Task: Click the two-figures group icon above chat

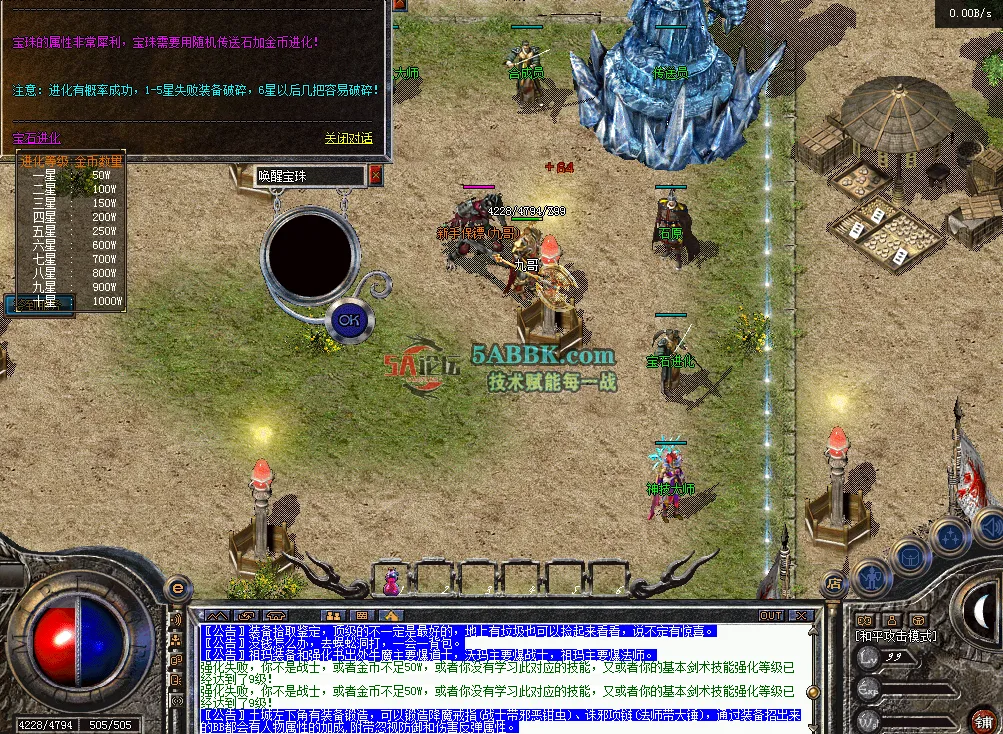Action: [x=332, y=616]
